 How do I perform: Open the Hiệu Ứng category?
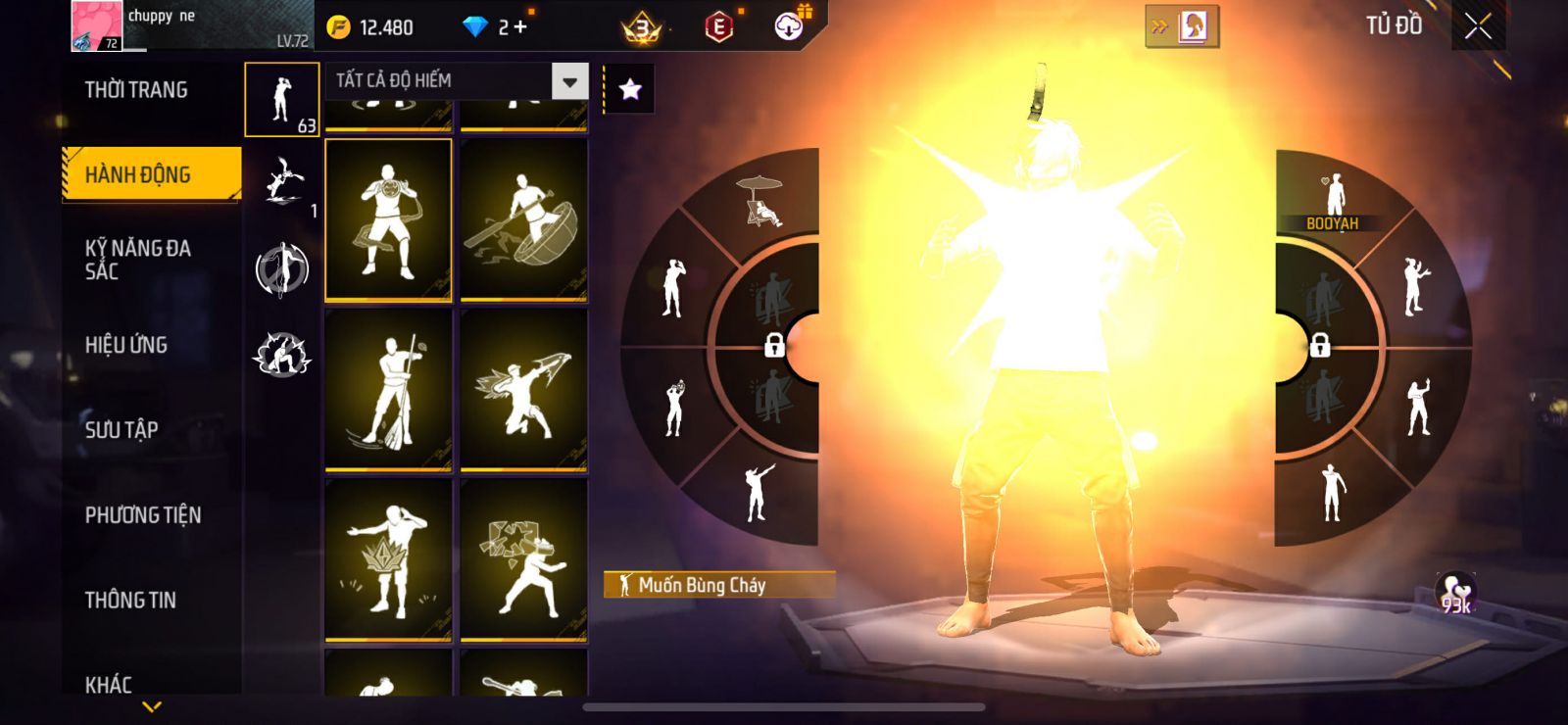pyautogui.click(x=126, y=345)
